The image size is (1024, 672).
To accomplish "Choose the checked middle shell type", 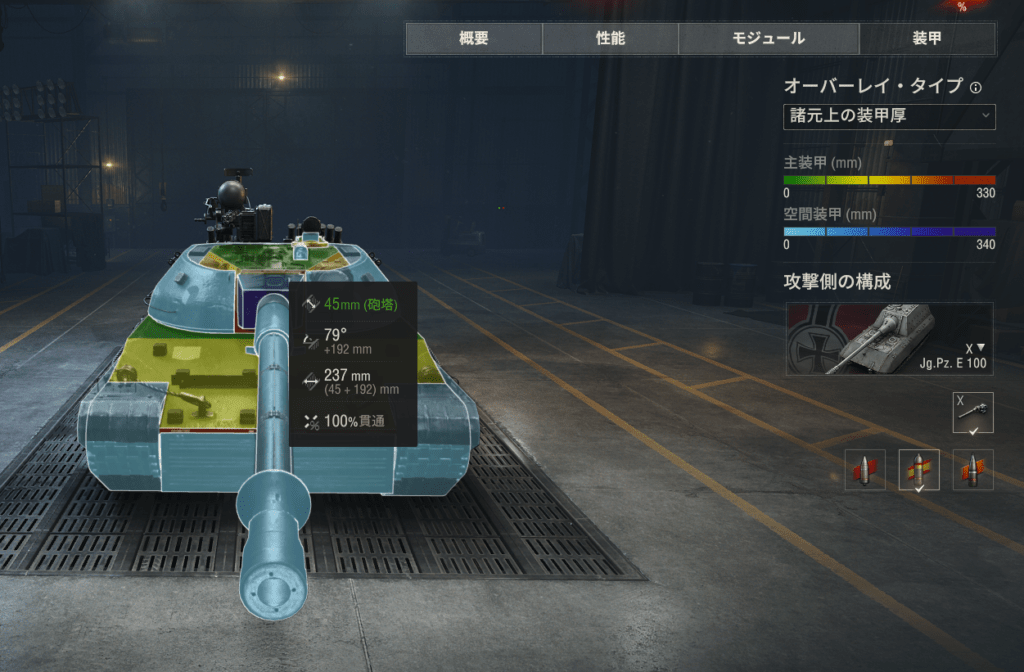I will tap(919, 470).
